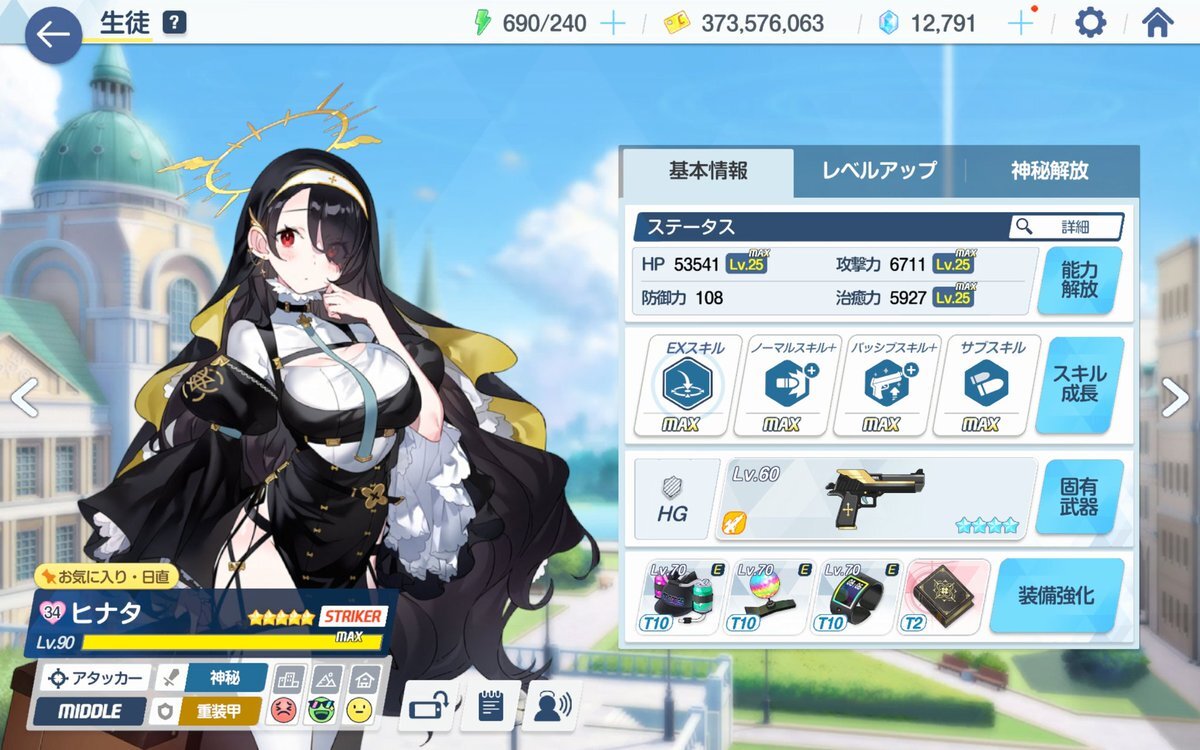Screen dimensions: 1200x750
Task: Open the T2 book equipment slot
Action: (x=945, y=597)
